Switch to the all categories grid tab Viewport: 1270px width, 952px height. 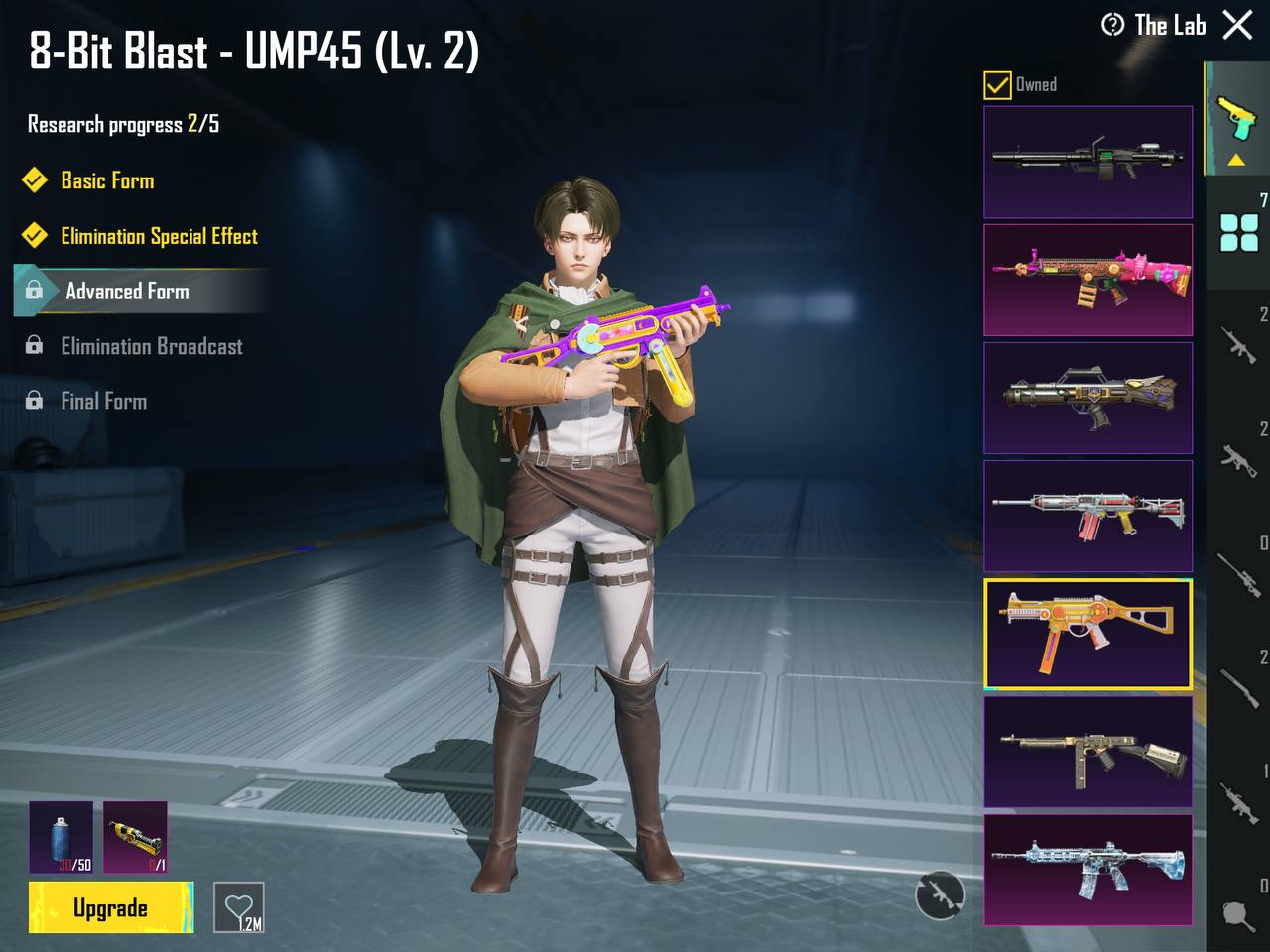pyautogui.click(x=1238, y=233)
